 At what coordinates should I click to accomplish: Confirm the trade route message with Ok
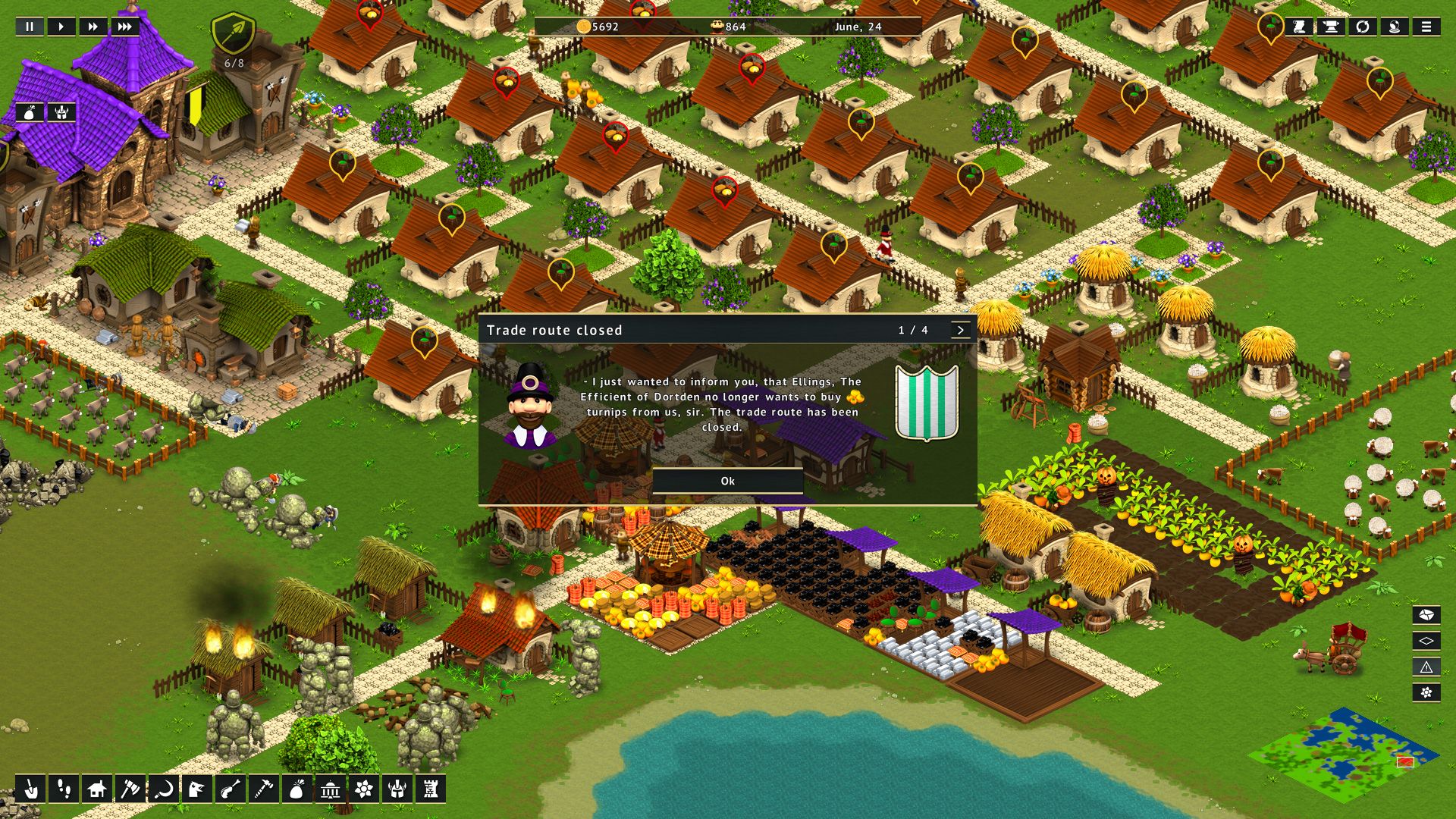point(727,481)
